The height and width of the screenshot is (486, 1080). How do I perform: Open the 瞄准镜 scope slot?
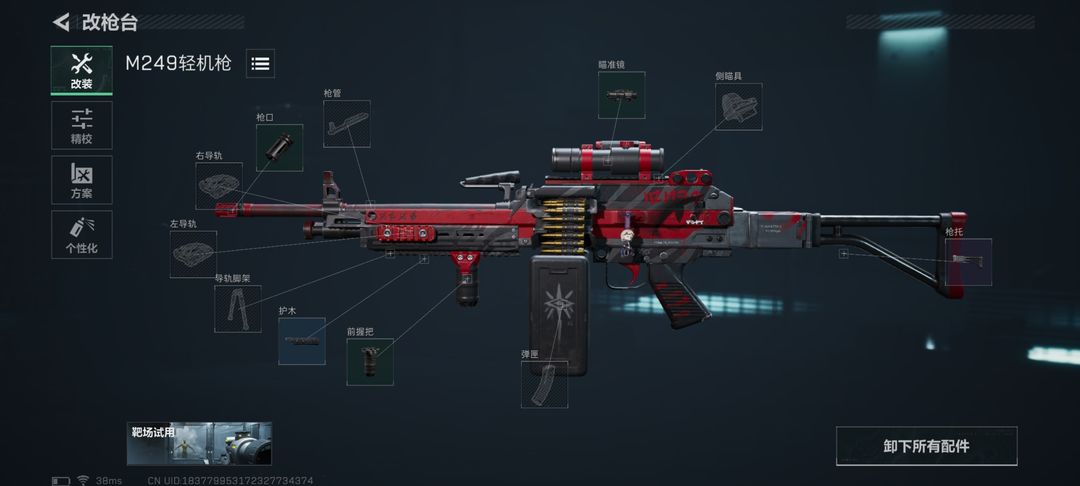coord(621,96)
